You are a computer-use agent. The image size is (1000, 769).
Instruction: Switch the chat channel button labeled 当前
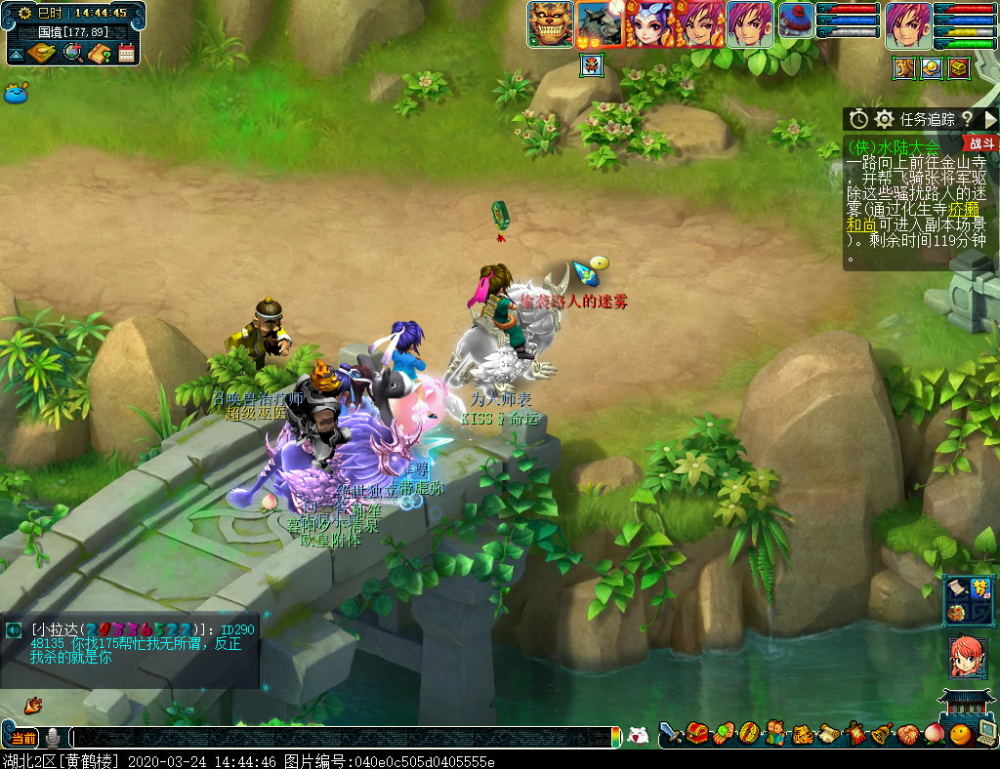coord(23,738)
